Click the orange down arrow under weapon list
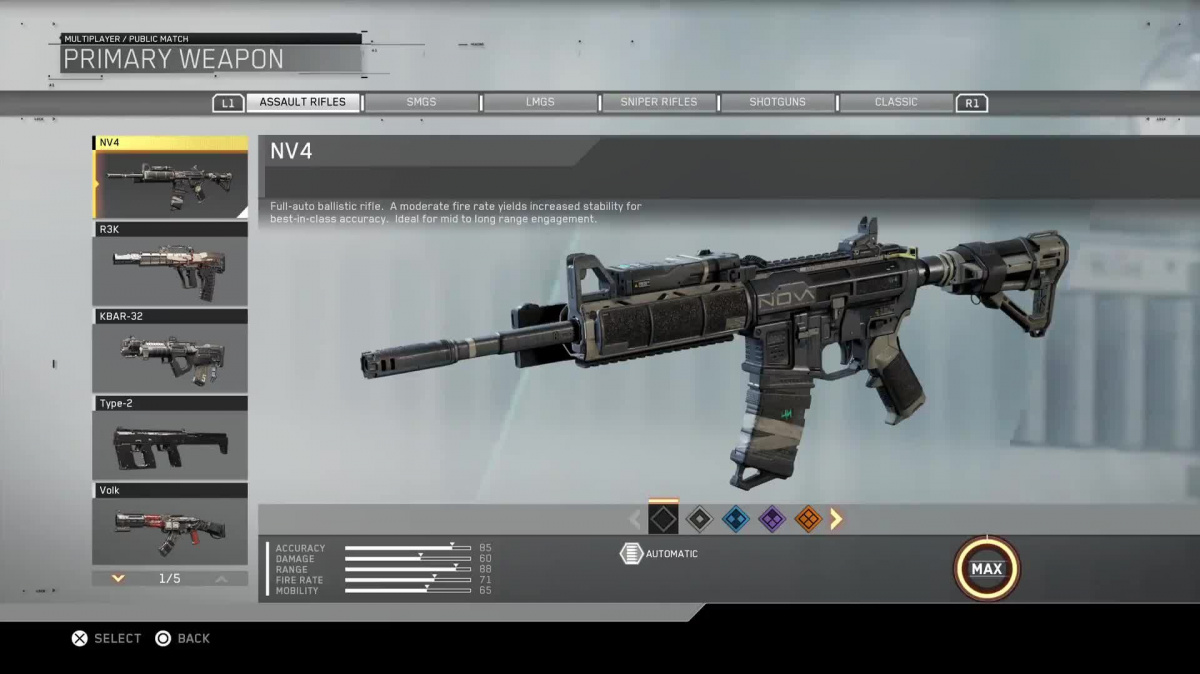This screenshot has height=674, width=1200. [x=118, y=578]
